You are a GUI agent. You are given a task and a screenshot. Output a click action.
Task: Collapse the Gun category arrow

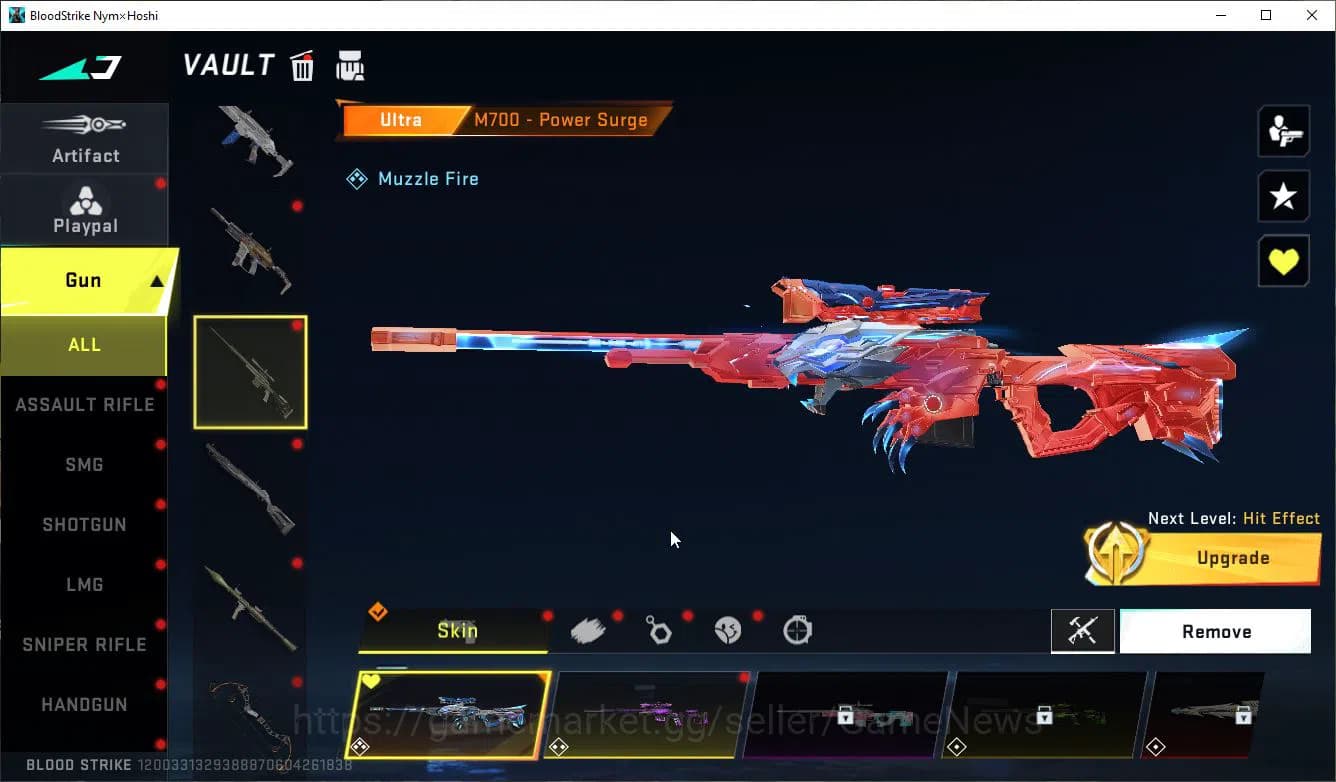tap(156, 280)
